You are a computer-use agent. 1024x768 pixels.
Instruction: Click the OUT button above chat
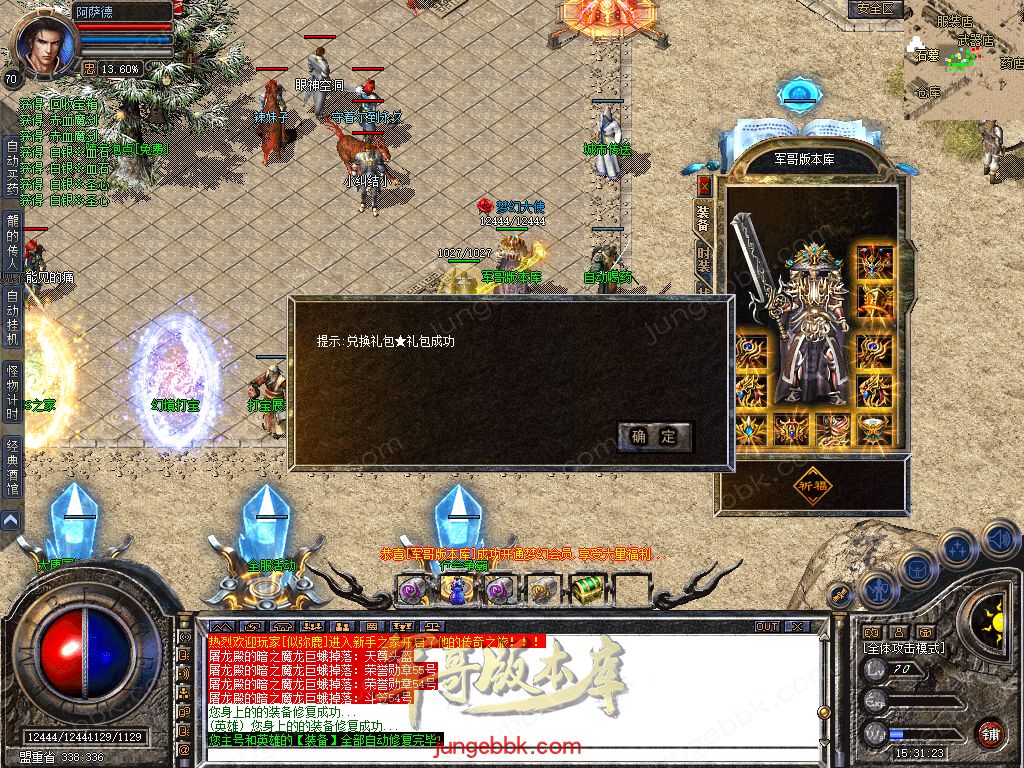pos(767,626)
